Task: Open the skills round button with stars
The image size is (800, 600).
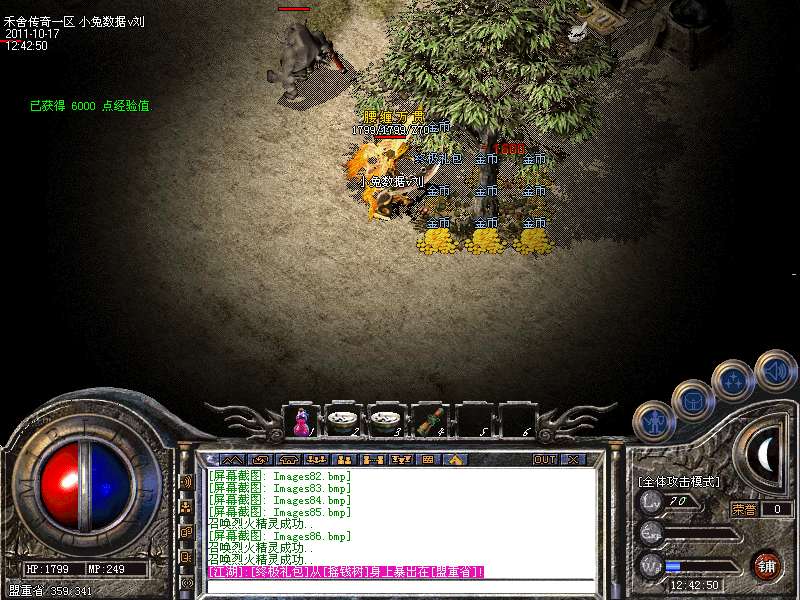Action: (x=733, y=381)
